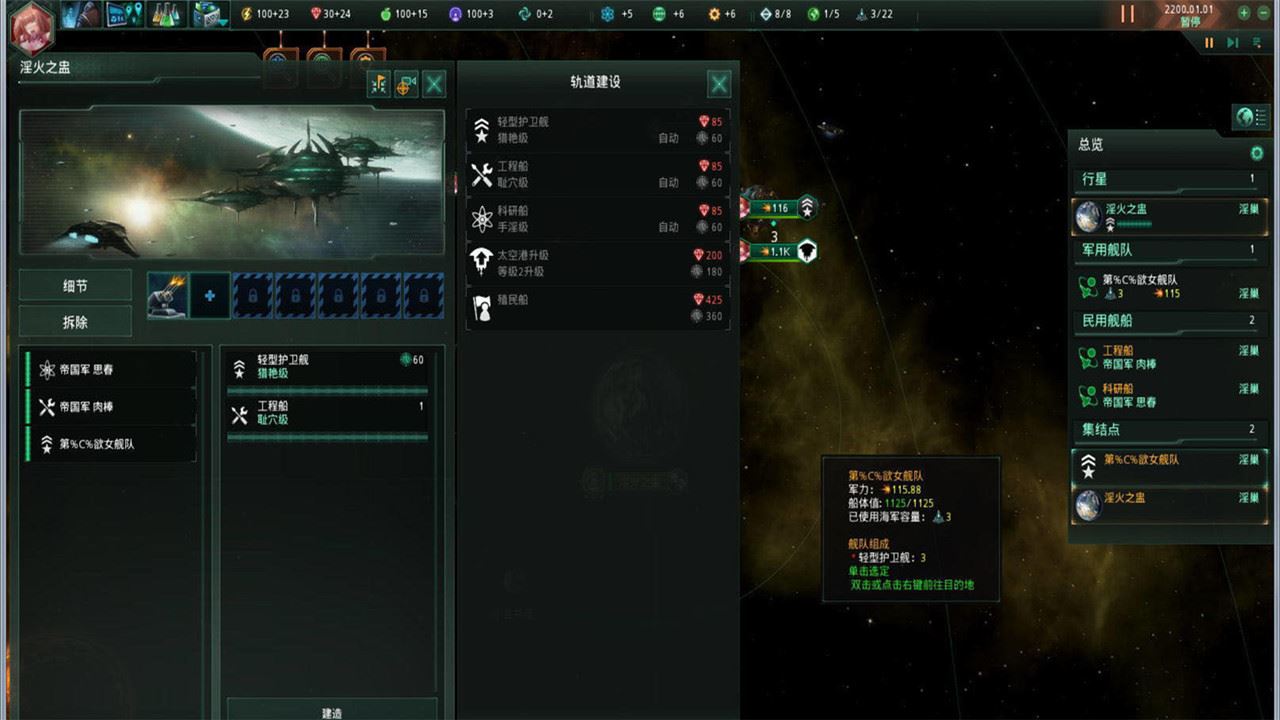Screen dimensions: 1280x720
Task: Select the 殖民船 colony ship icon
Action: (x=481, y=306)
